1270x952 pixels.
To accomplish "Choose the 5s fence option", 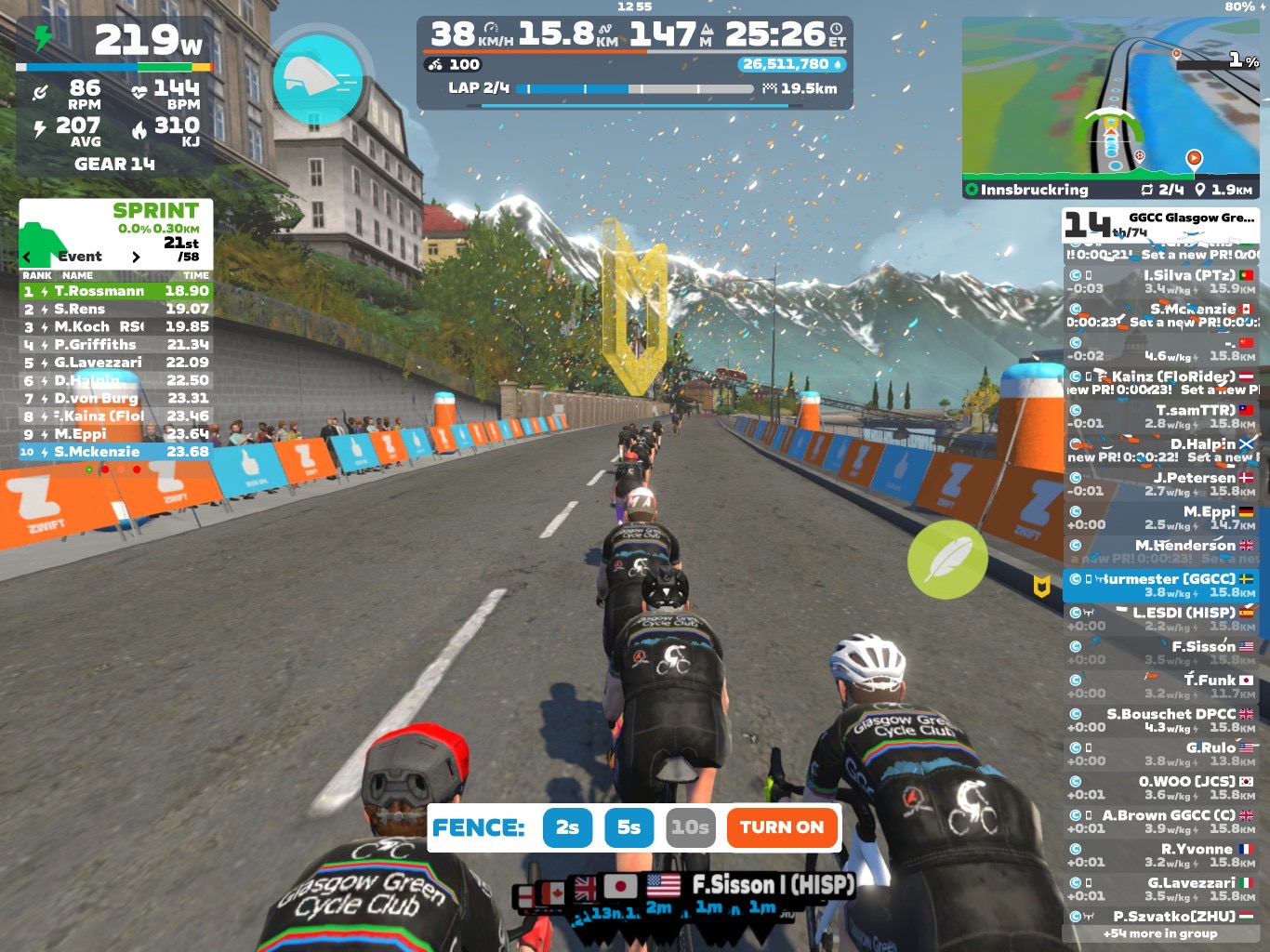I will click(x=628, y=827).
